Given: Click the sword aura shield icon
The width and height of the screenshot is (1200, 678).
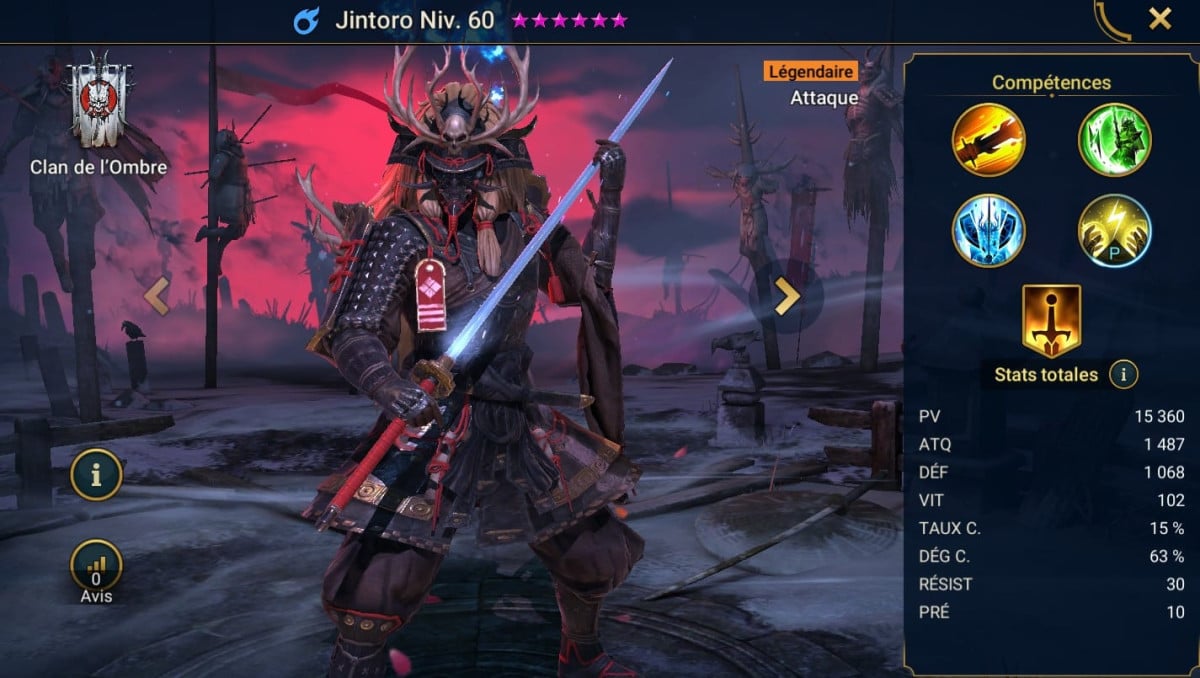Looking at the screenshot, I should [x=1051, y=320].
